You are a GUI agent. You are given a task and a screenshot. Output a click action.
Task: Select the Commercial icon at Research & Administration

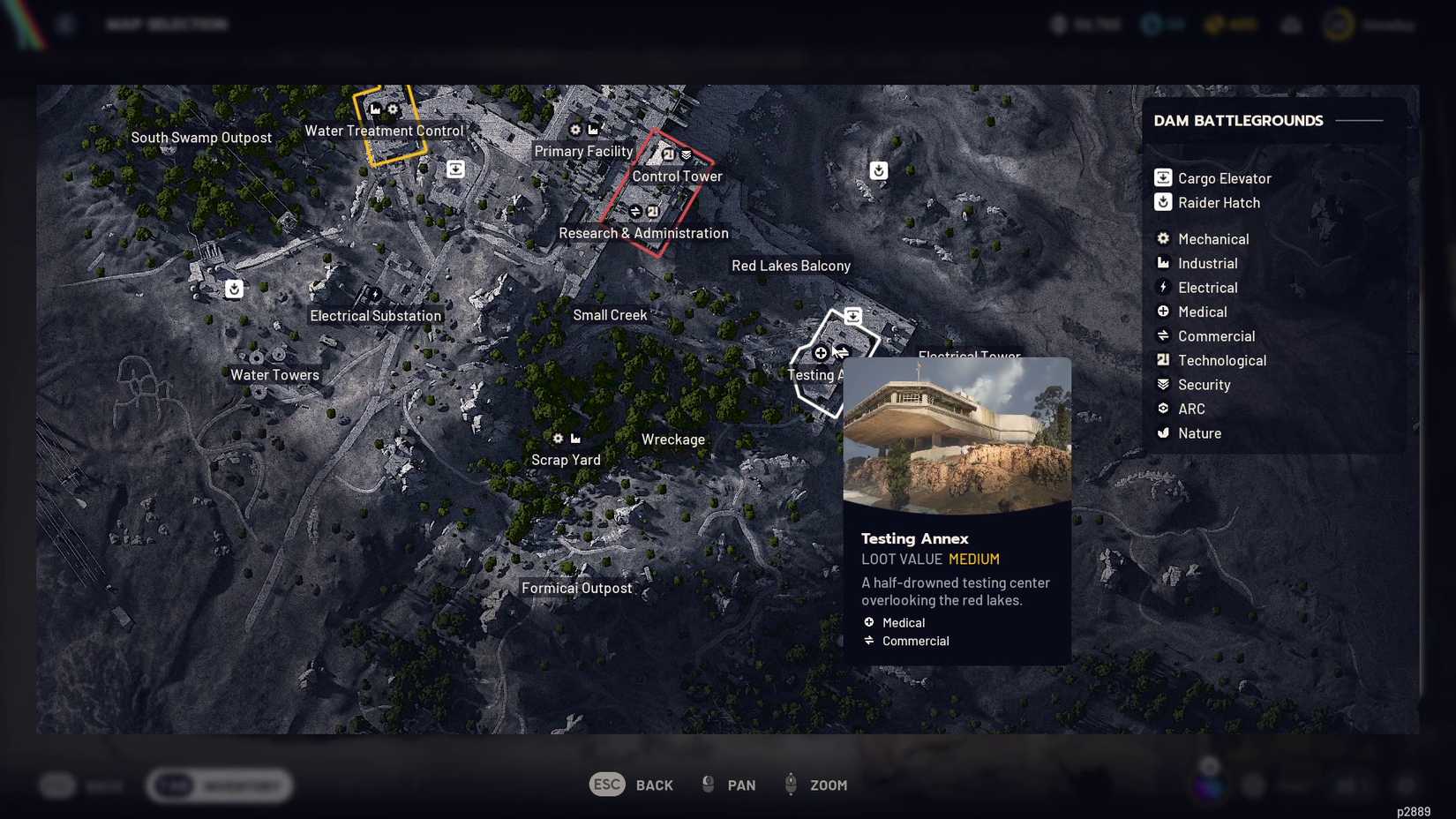pos(634,211)
